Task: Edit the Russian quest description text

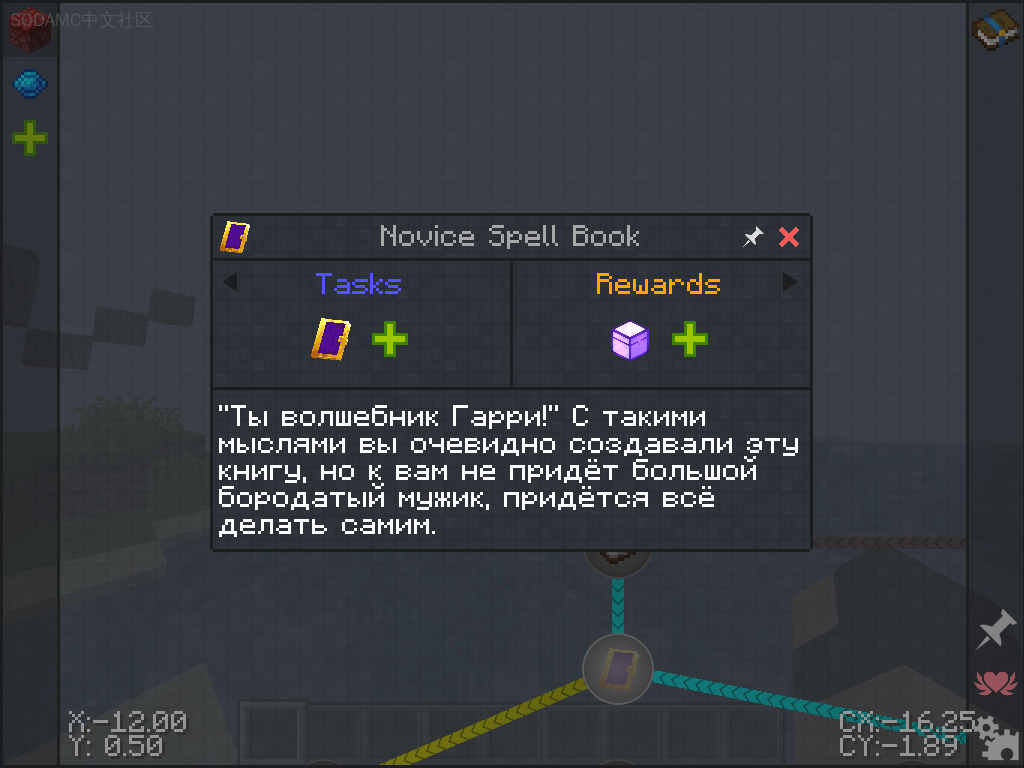Action: click(x=508, y=470)
